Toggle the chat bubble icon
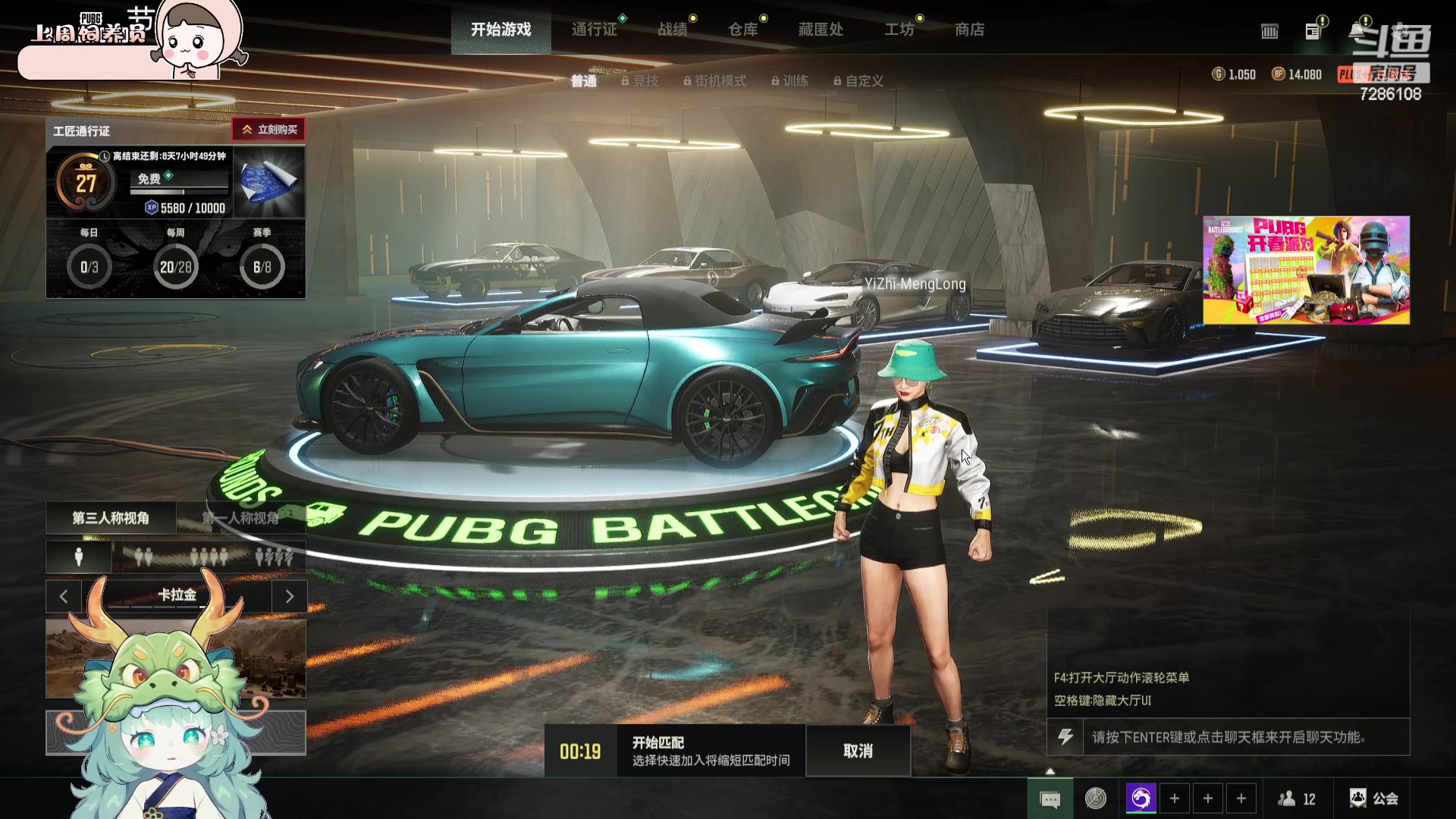 click(x=1050, y=799)
